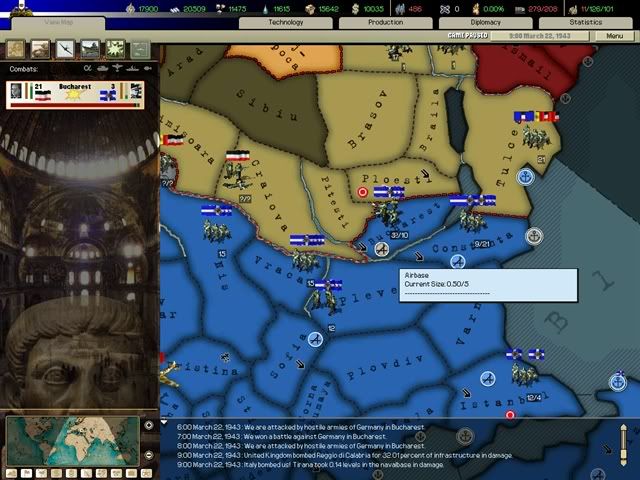Select the tank icon in the left panel
Image resolution: width=640 pixels, height=480 pixels.
point(39,47)
